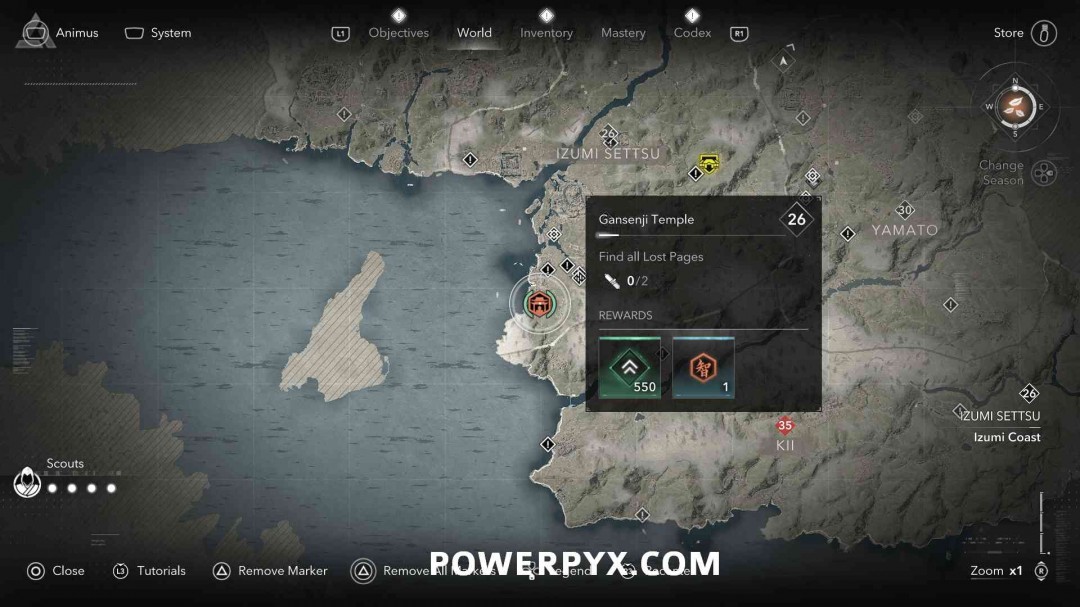
Task: Choose Remove Marker
Action: coord(271,571)
